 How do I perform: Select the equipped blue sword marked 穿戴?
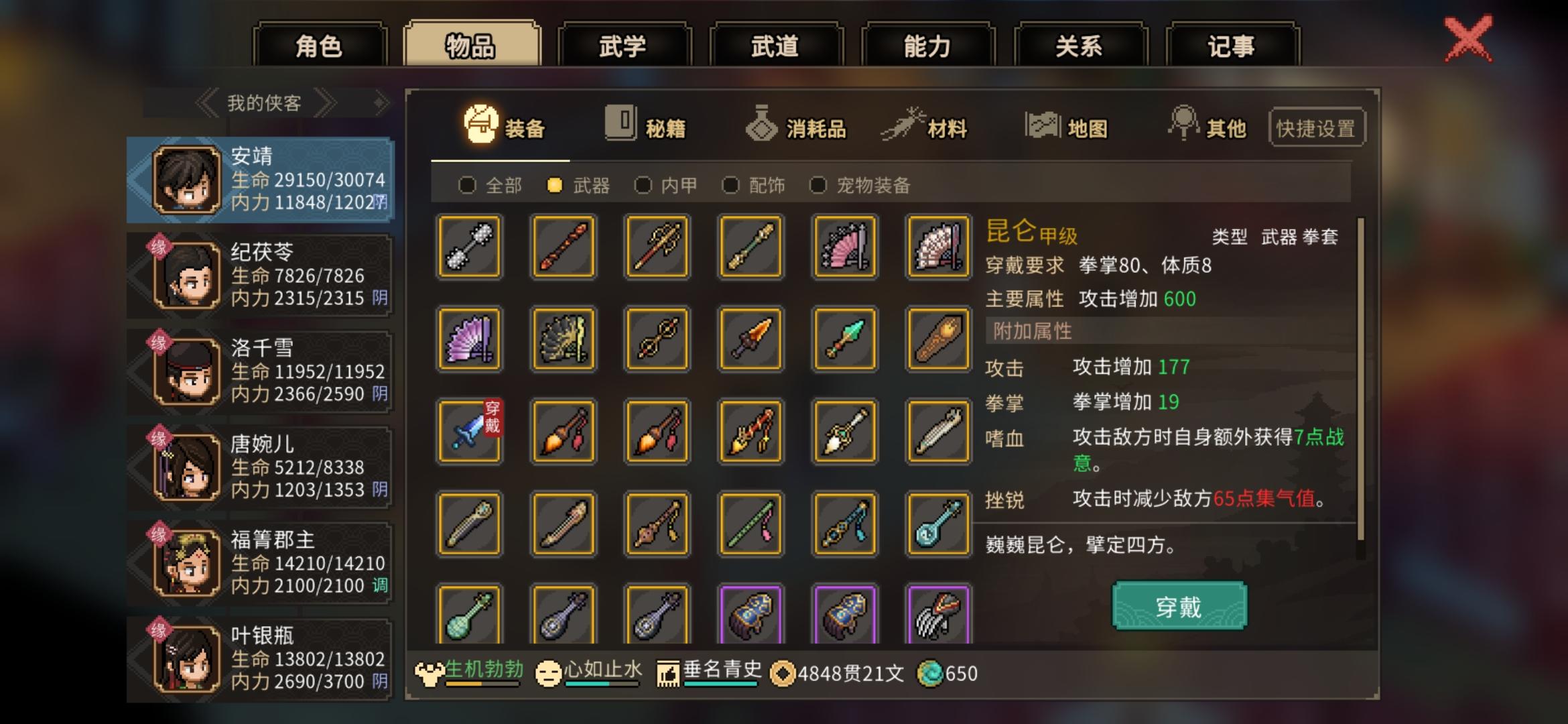(468, 431)
